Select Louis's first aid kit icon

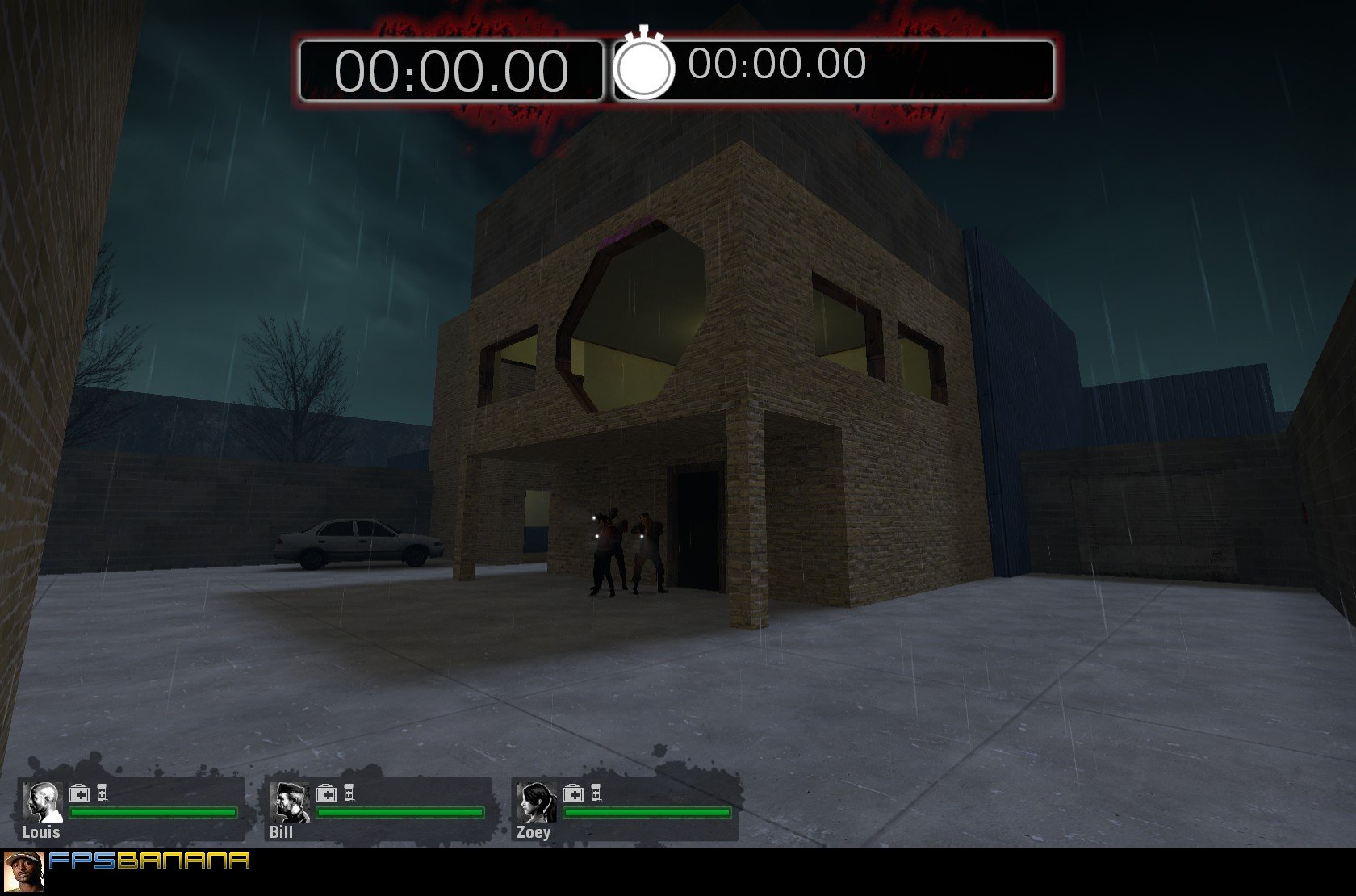pyautogui.click(x=79, y=793)
